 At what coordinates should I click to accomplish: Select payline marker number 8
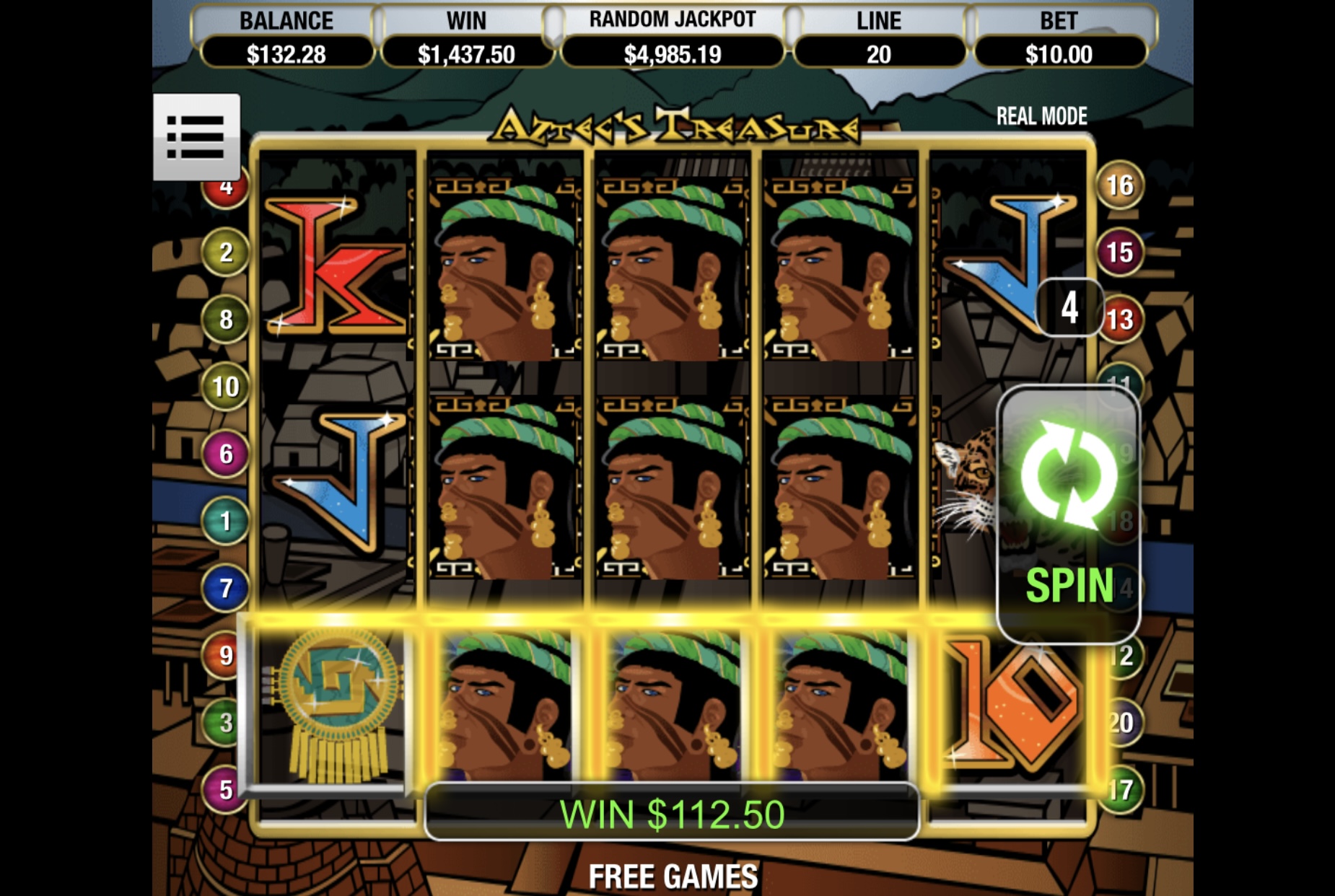[x=226, y=320]
